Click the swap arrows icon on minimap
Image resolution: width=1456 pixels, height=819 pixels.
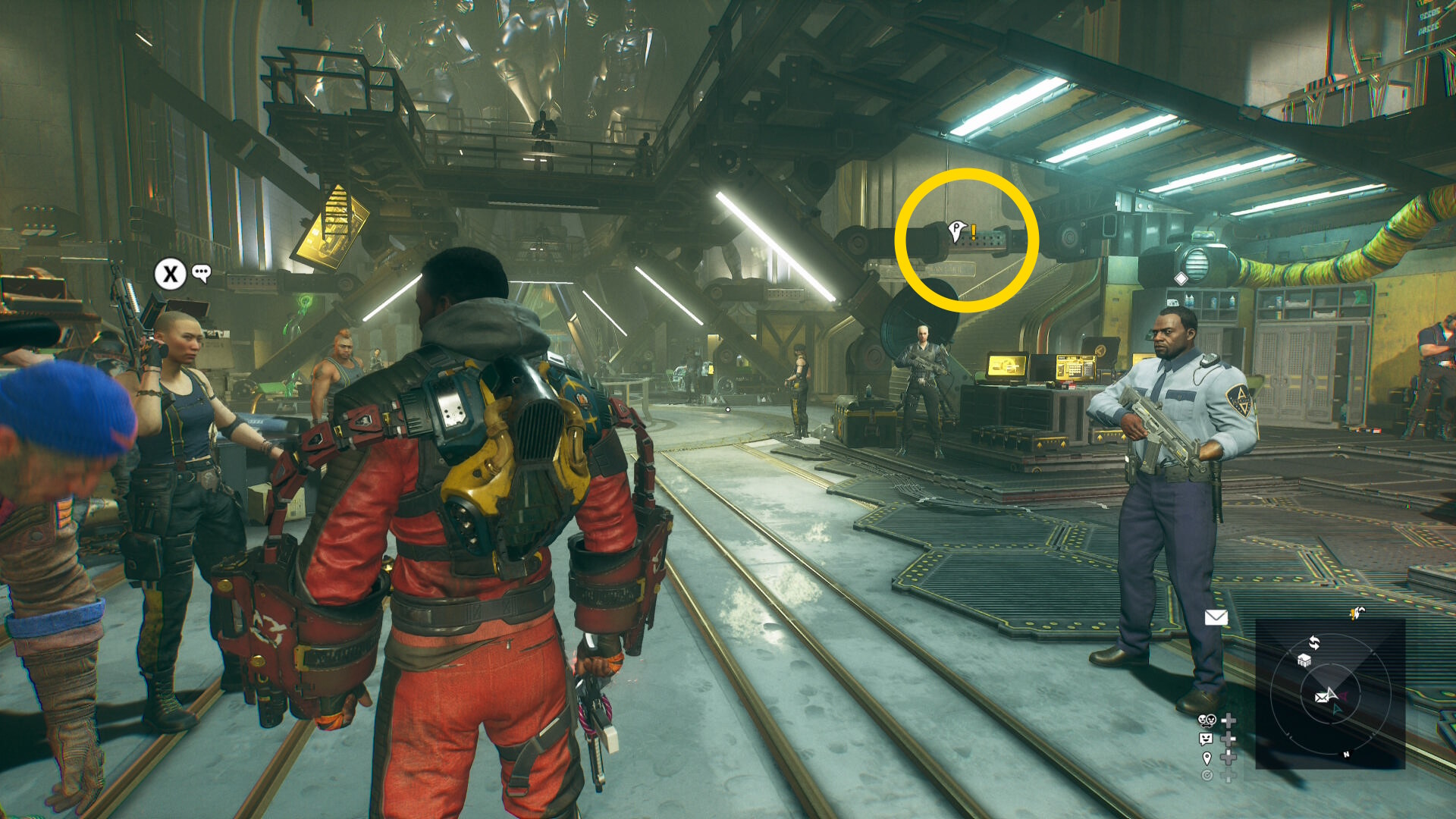tap(1314, 643)
